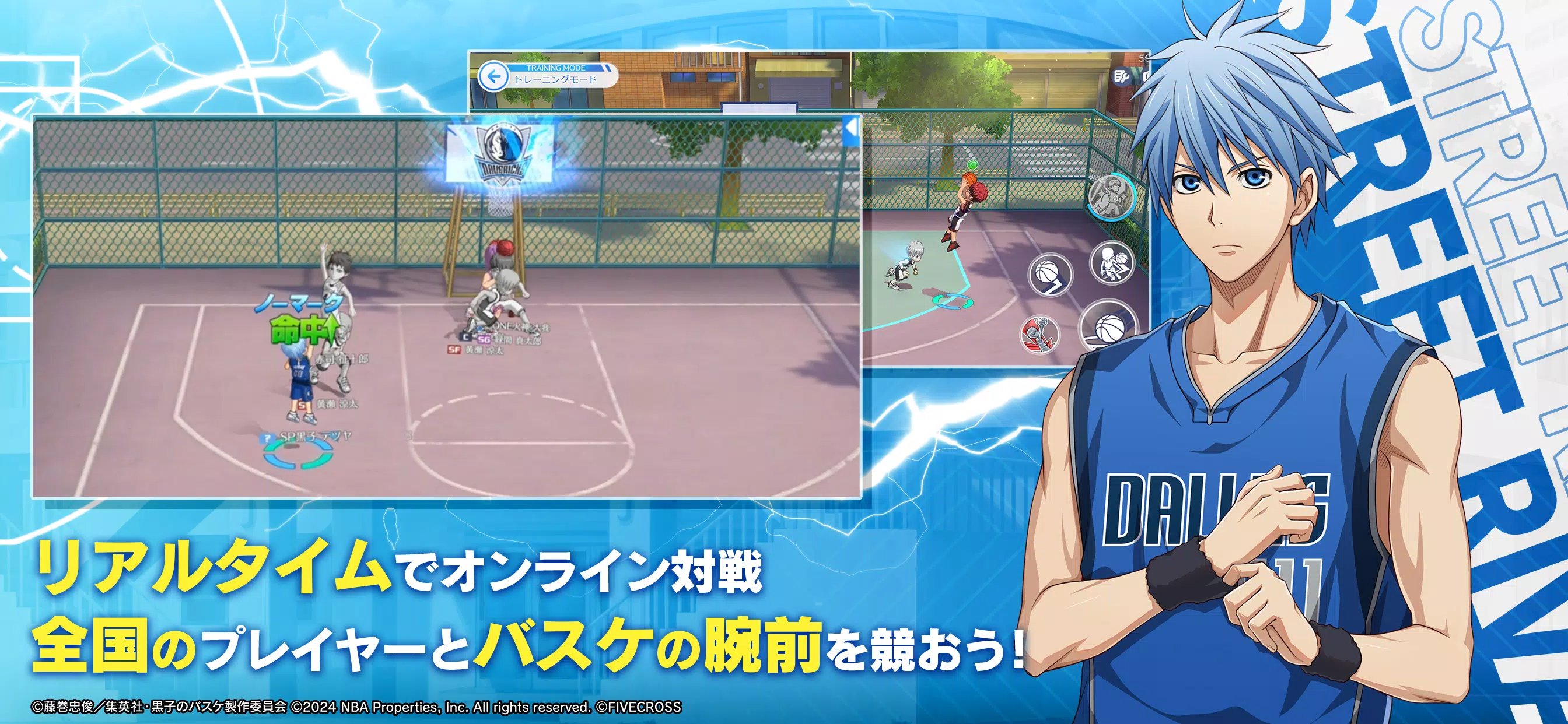Toggle the SG marker on 緑間 真太郎
The width and height of the screenshot is (1568, 724).
pyautogui.click(x=484, y=339)
